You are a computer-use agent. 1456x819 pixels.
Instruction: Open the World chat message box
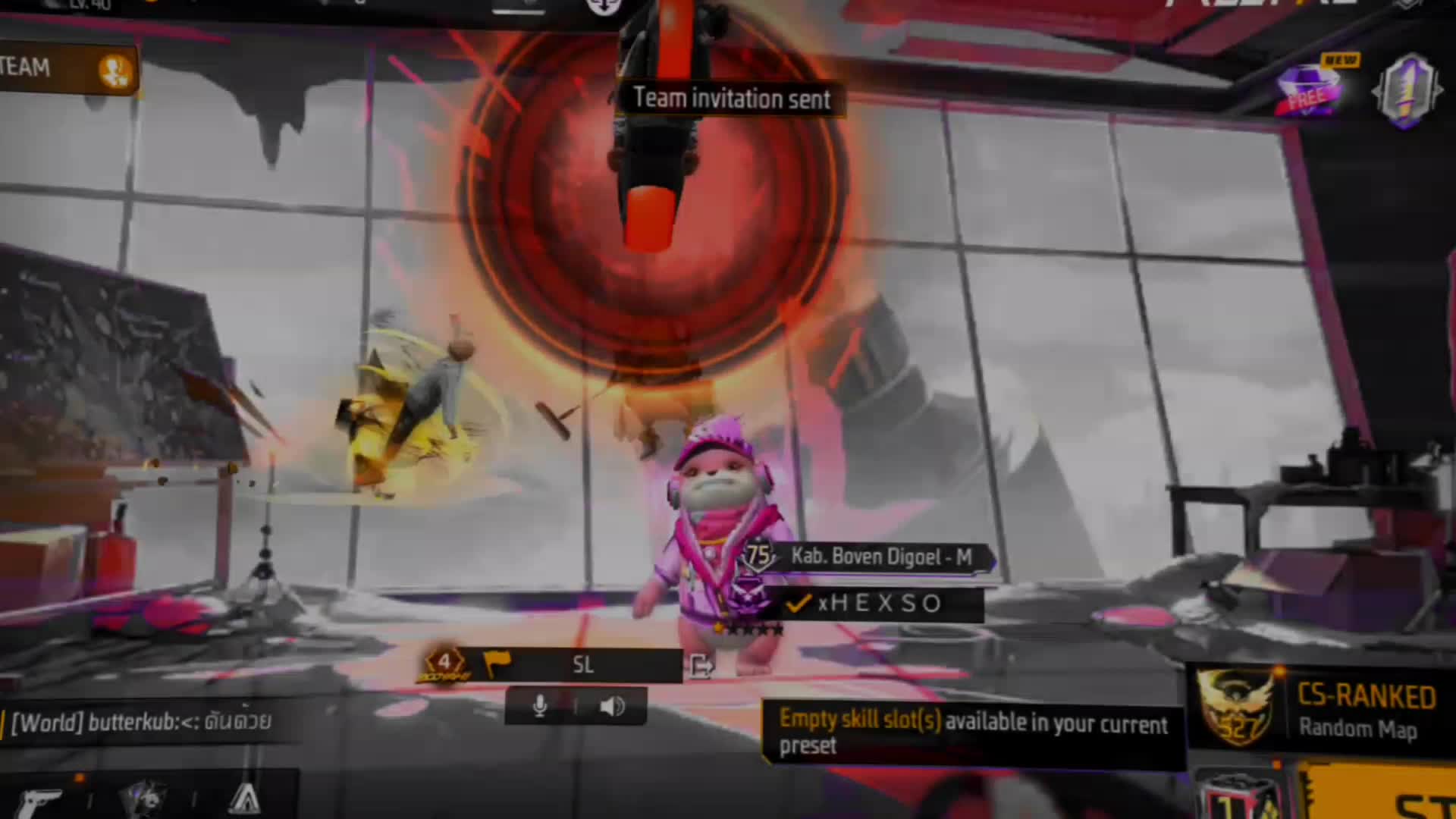pyautogui.click(x=144, y=722)
